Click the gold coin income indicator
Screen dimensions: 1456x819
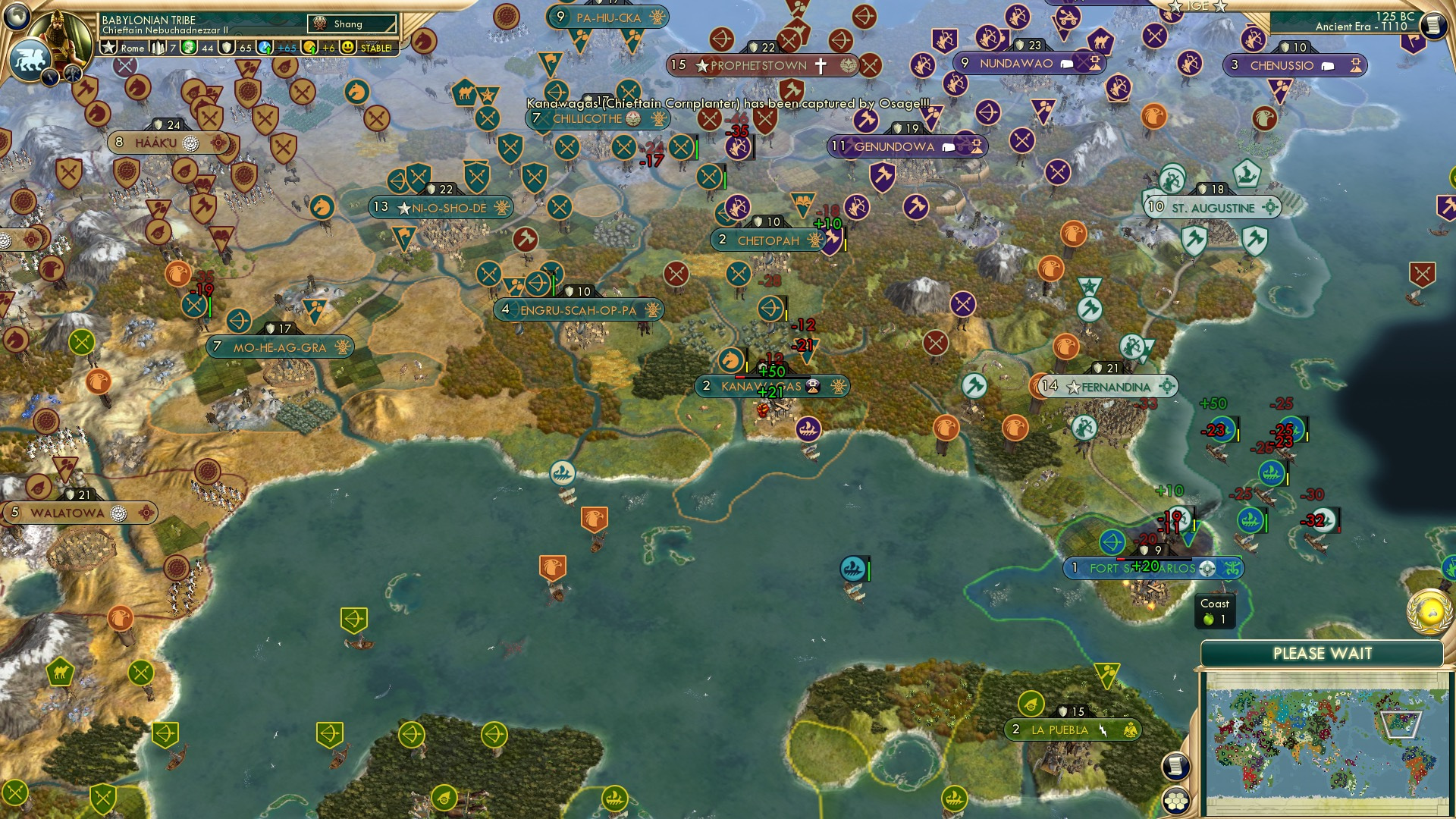tap(309, 49)
